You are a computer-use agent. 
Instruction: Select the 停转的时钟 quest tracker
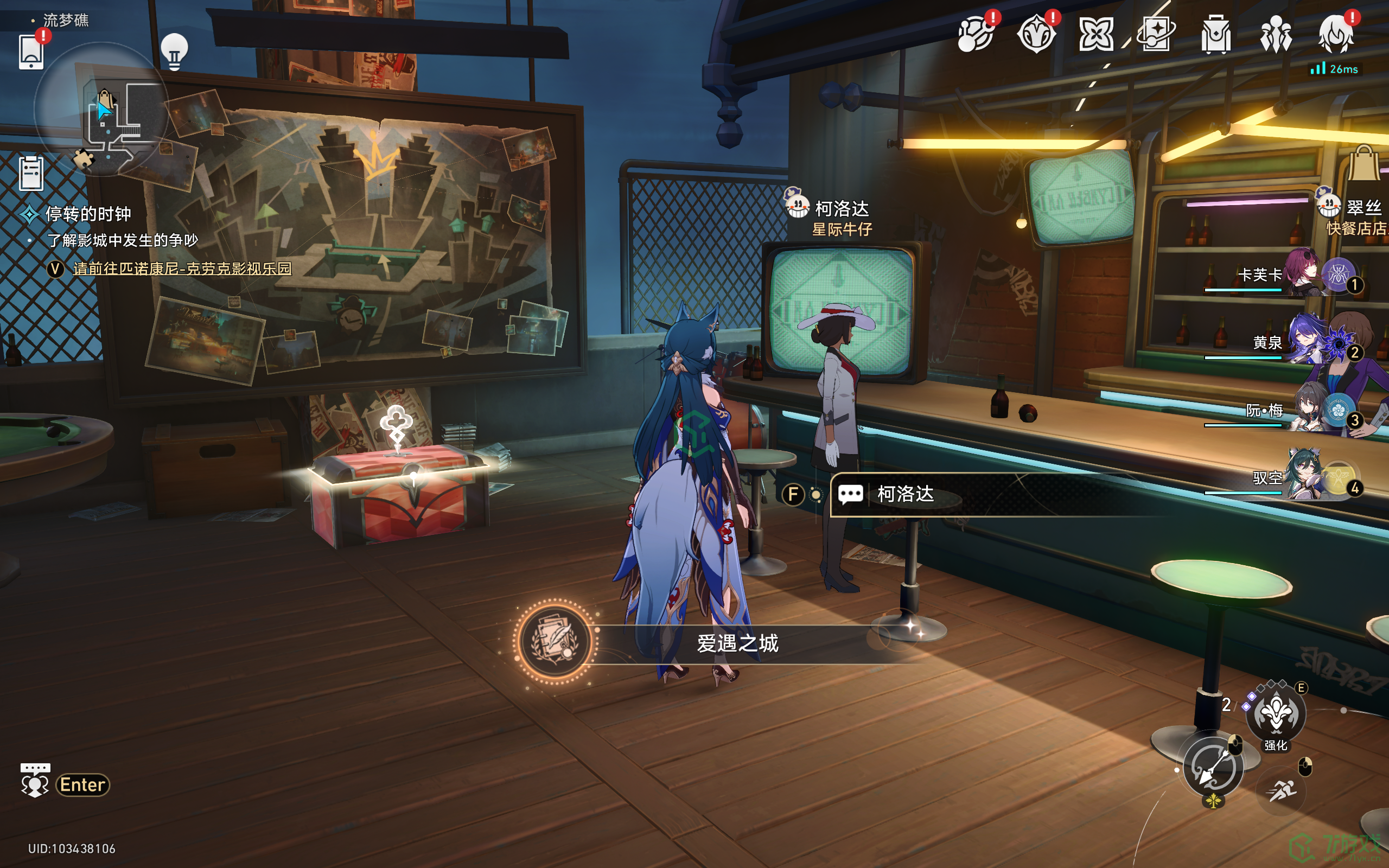(x=88, y=214)
